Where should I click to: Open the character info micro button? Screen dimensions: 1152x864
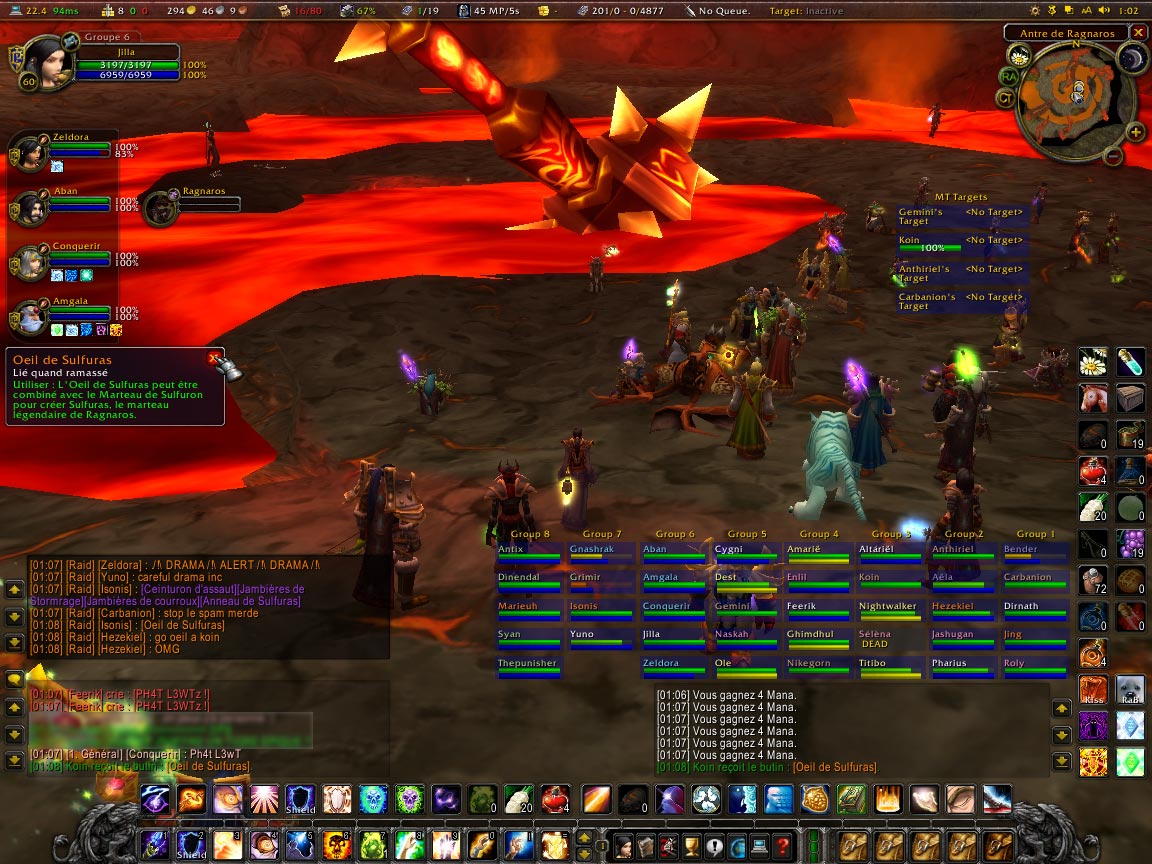pos(623,845)
